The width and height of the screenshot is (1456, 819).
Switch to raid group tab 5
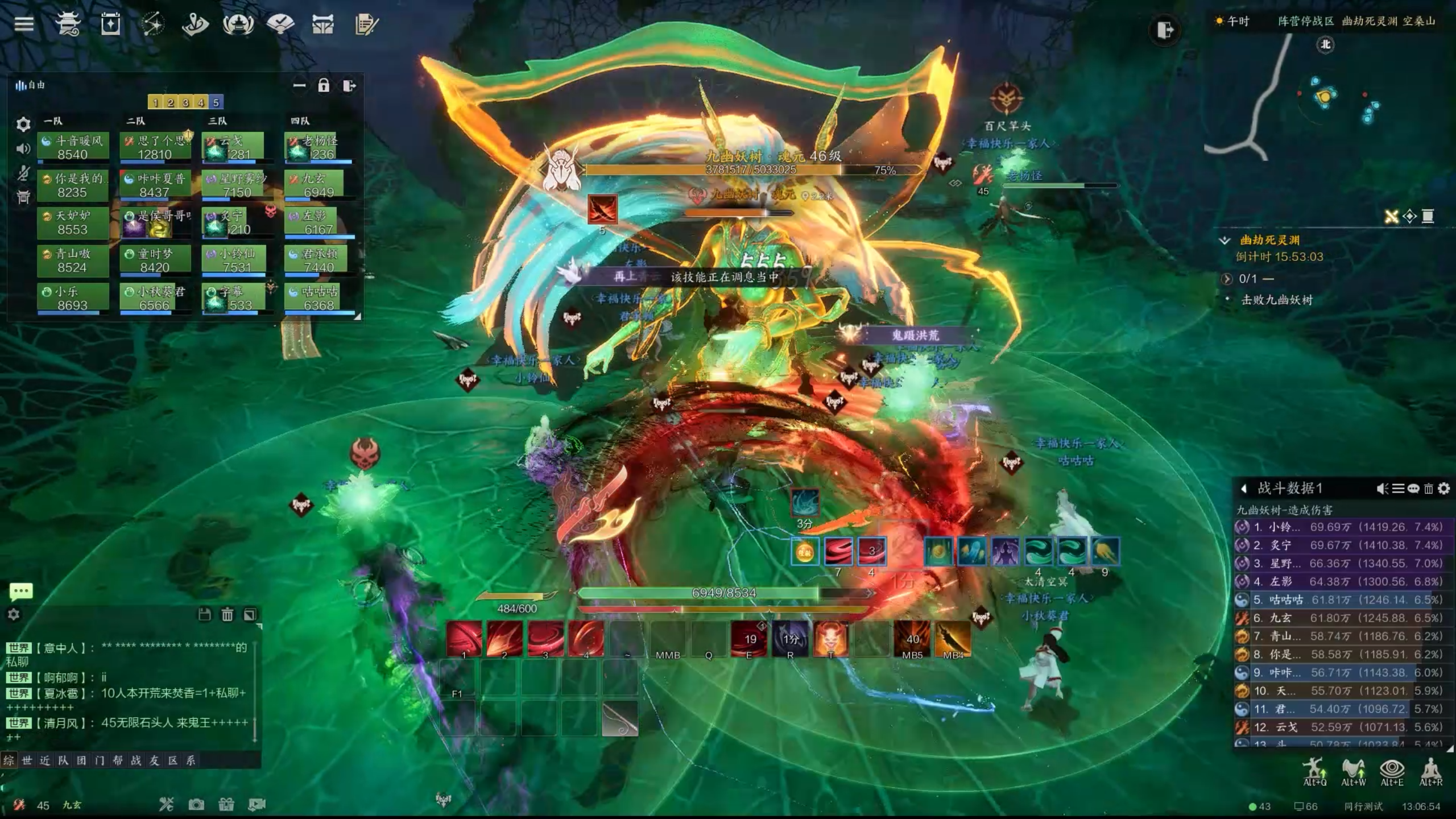(x=216, y=102)
